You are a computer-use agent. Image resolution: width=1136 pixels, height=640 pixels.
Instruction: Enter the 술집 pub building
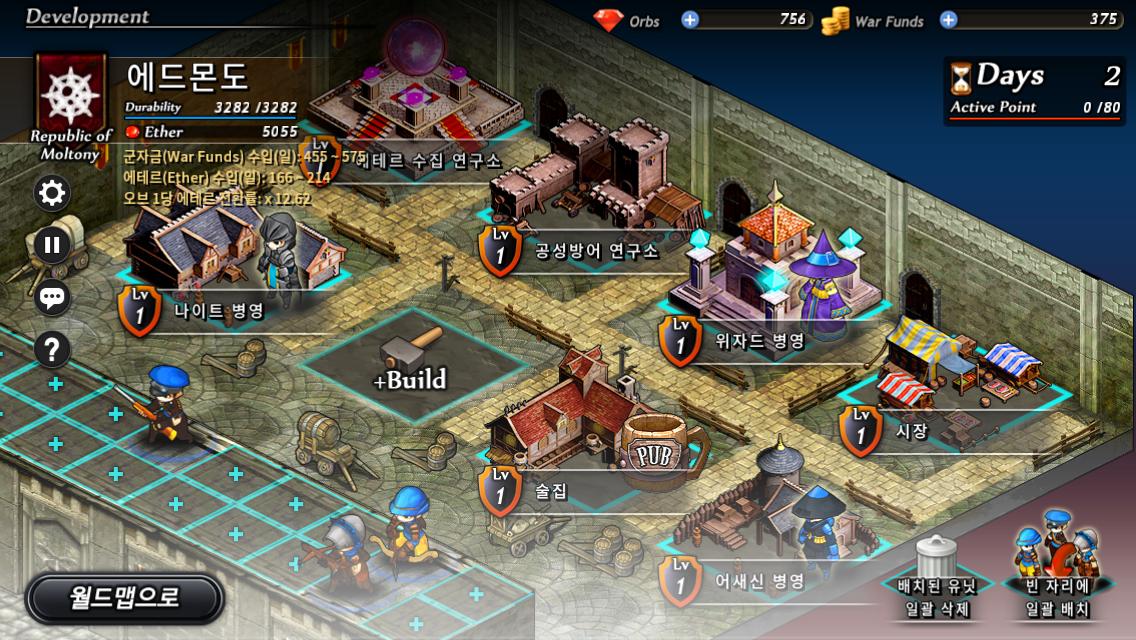pyautogui.click(x=551, y=491)
